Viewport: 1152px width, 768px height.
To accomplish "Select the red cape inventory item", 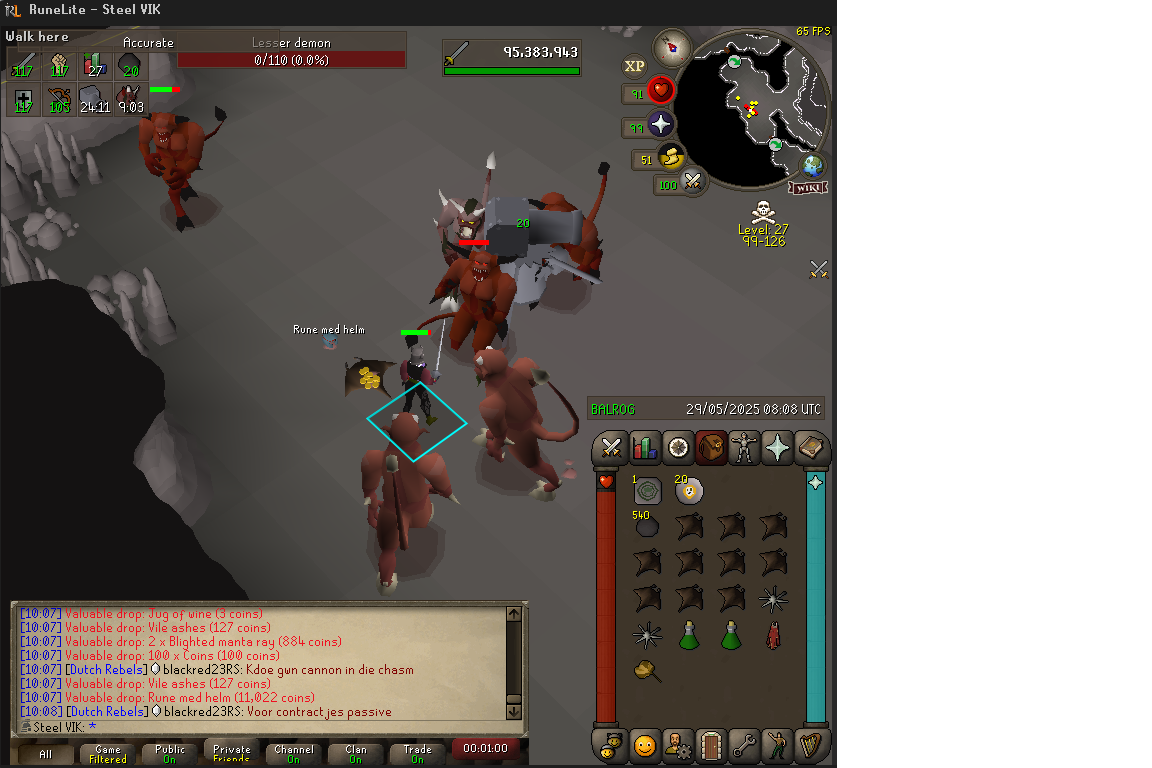I will (772, 635).
